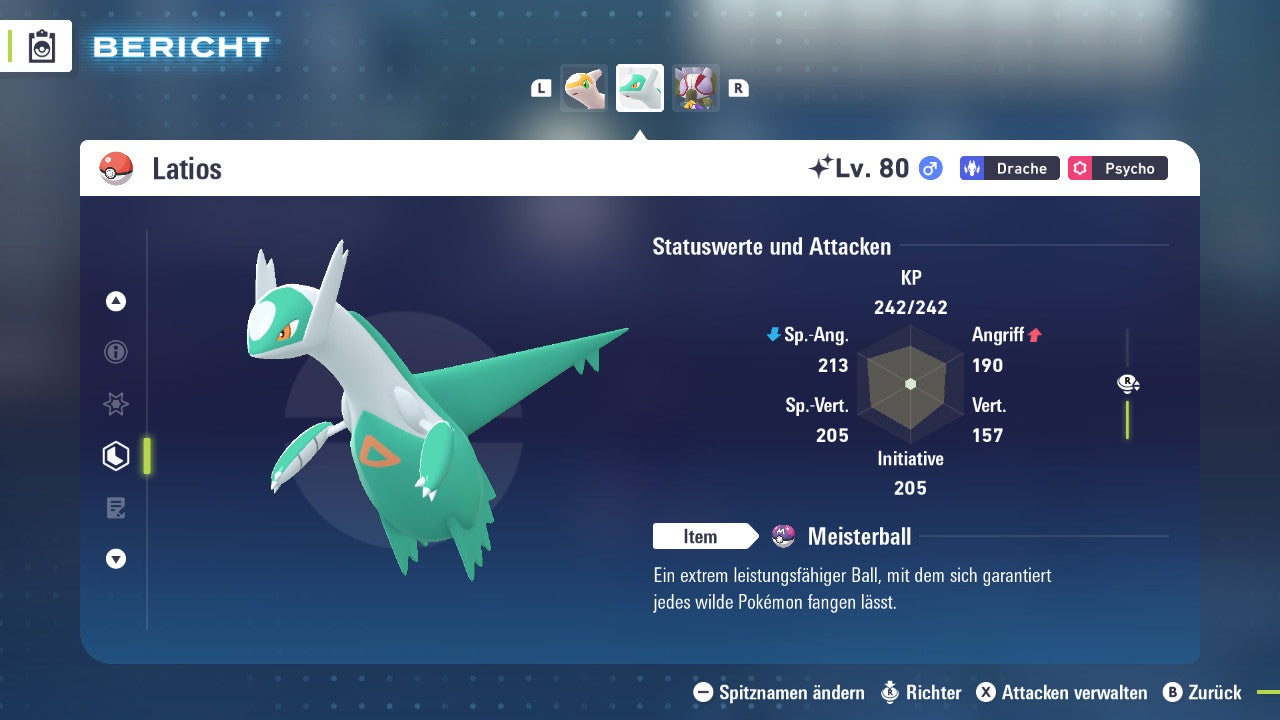The height and width of the screenshot is (720, 1280).
Task: Click the Poké Ball icon beside Latios
Action: (117, 168)
